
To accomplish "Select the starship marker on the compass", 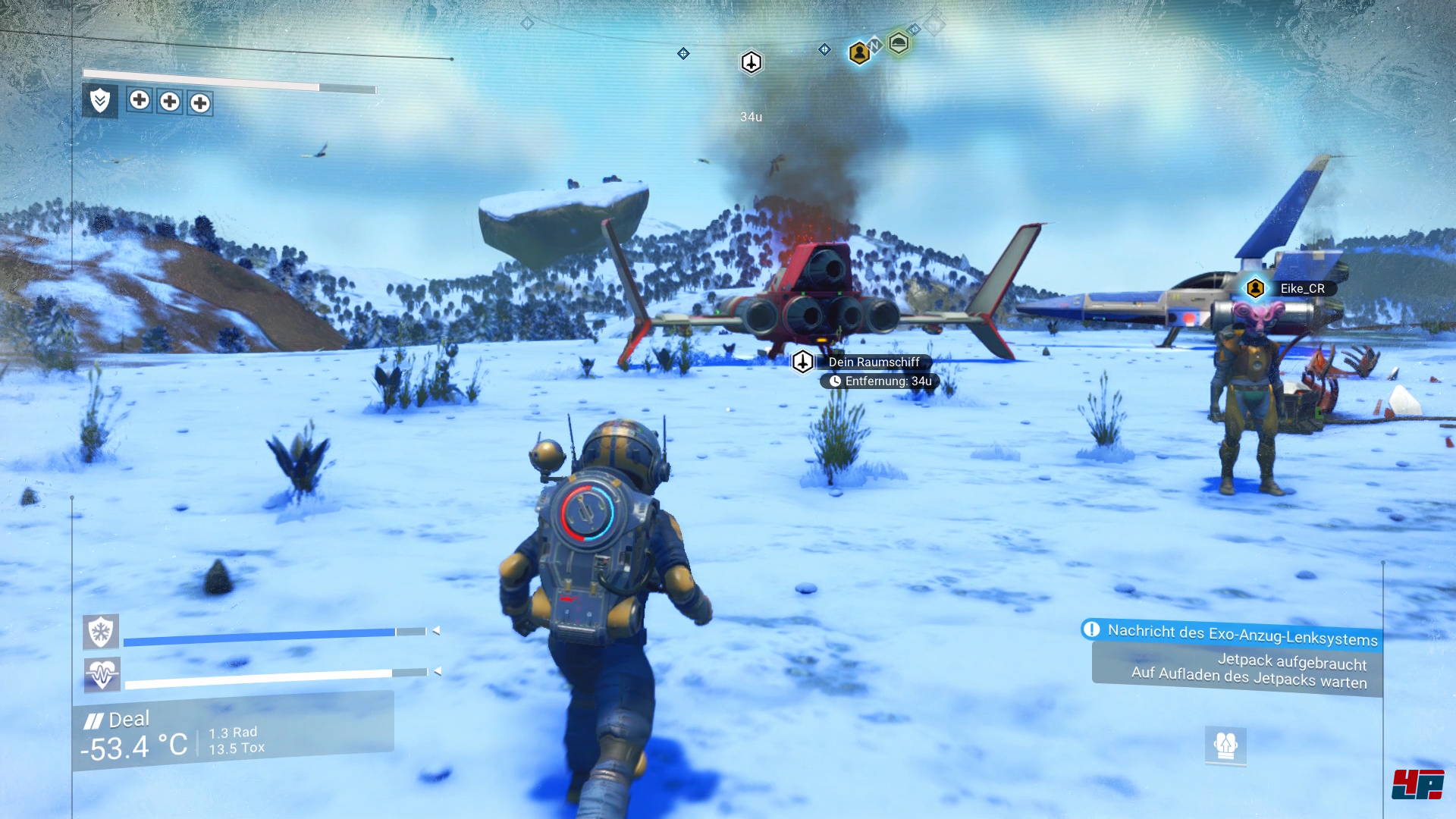I will pos(751,62).
